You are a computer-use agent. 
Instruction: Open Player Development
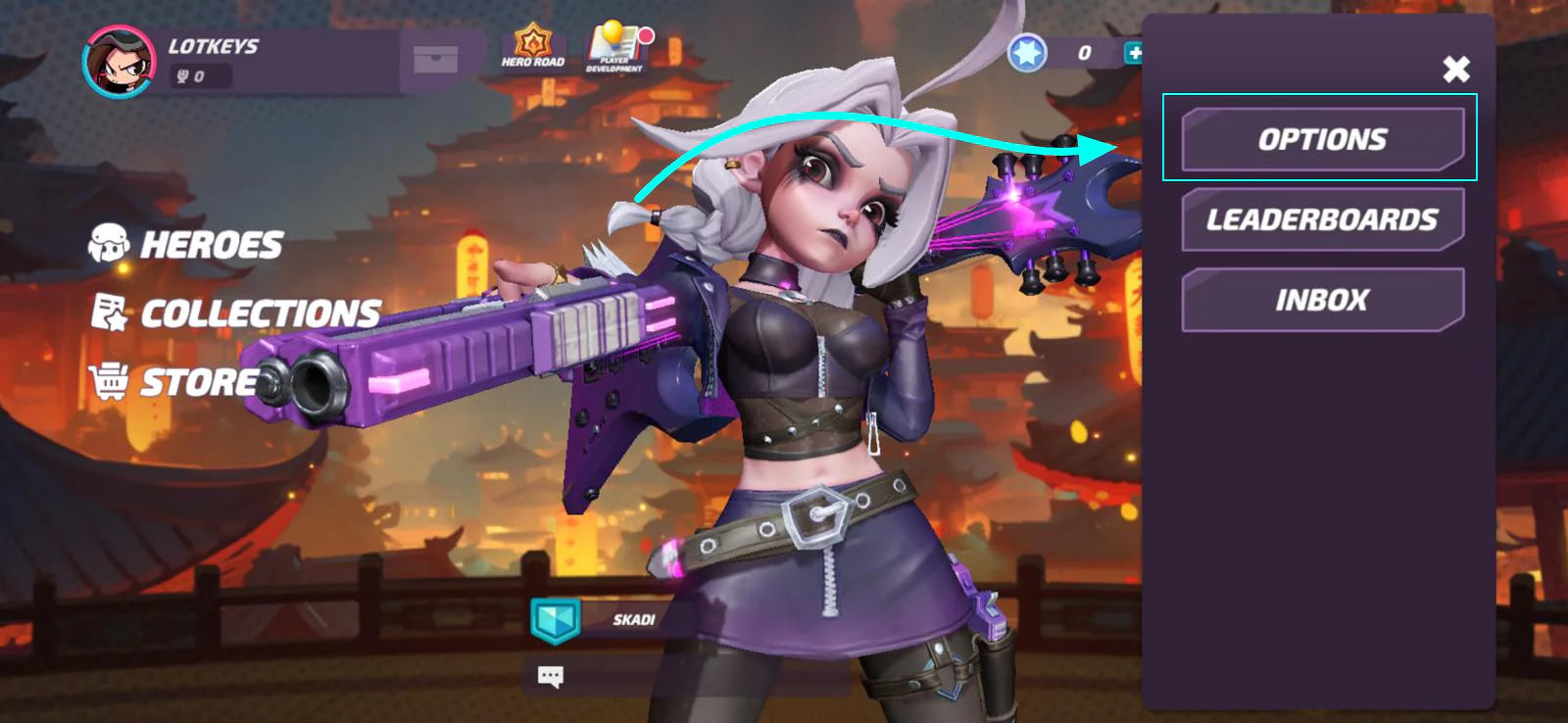615,46
